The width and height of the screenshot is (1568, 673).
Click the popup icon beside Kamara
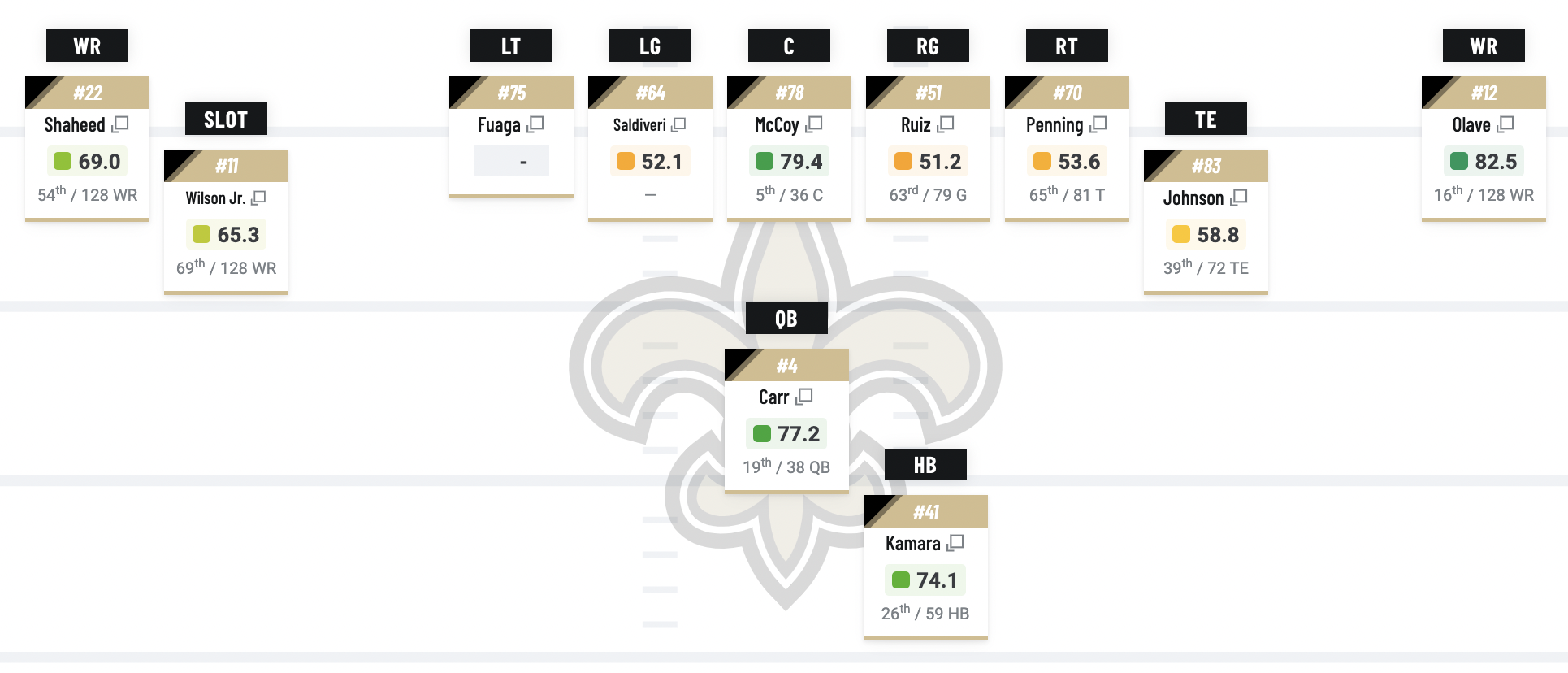click(x=955, y=542)
